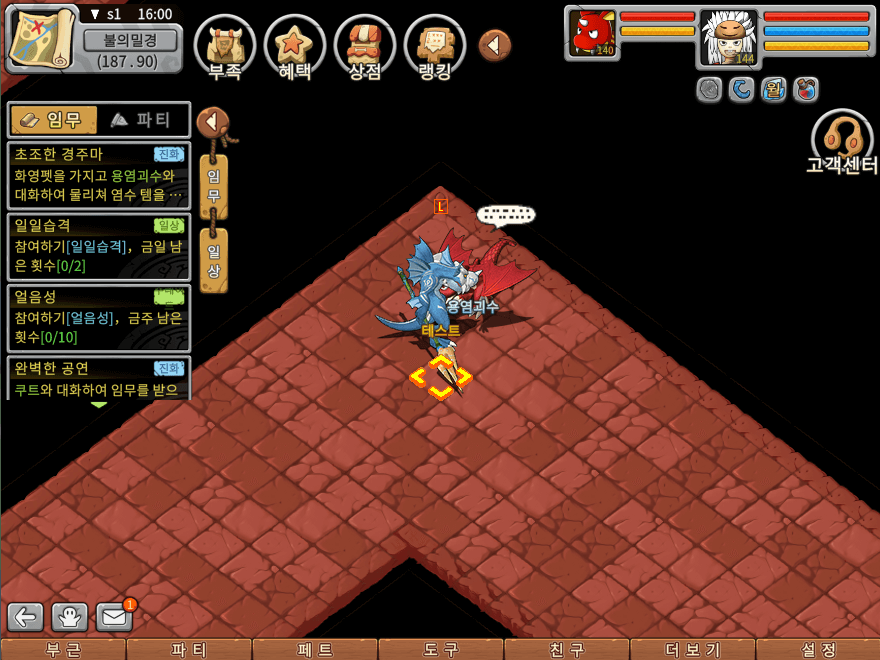The height and width of the screenshot is (660, 880).
Task: Open the 부족 tribe menu
Action: 224,45
